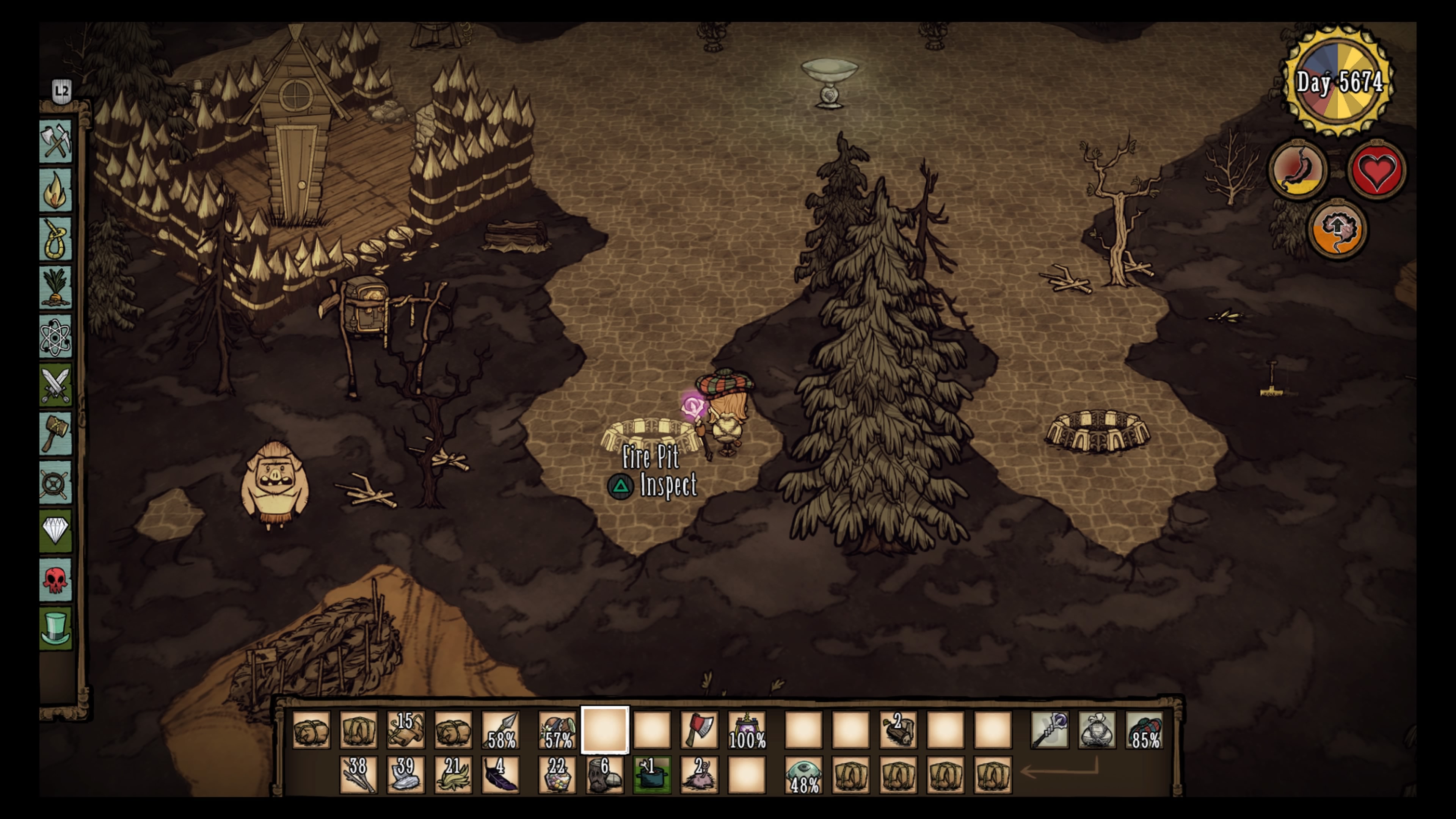This screenshot has width=1456, height=819.
Task: Select the 21 cut grass stack
Action: 453,774
